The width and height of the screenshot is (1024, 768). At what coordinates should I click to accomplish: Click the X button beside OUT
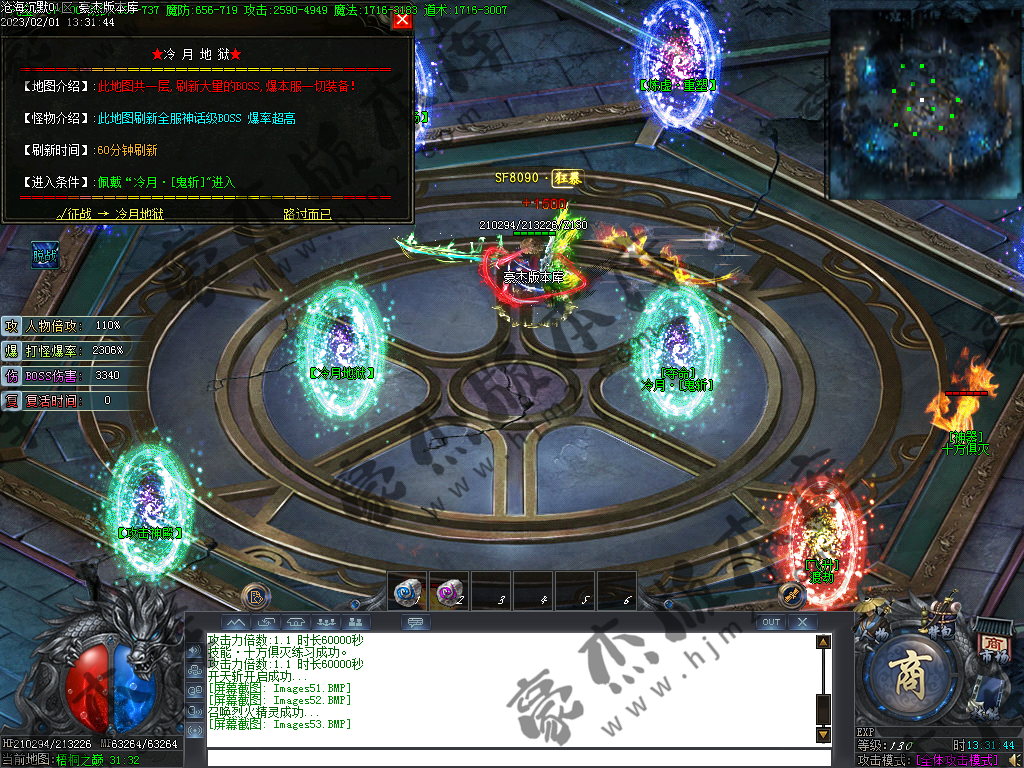coord(803,622)
